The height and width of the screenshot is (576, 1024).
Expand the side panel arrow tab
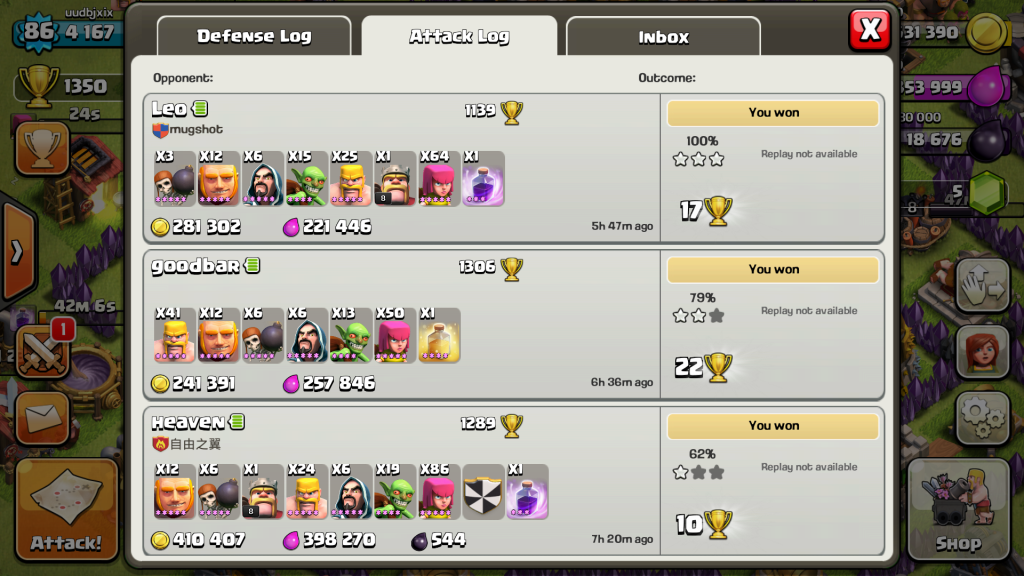click(16, 252)
